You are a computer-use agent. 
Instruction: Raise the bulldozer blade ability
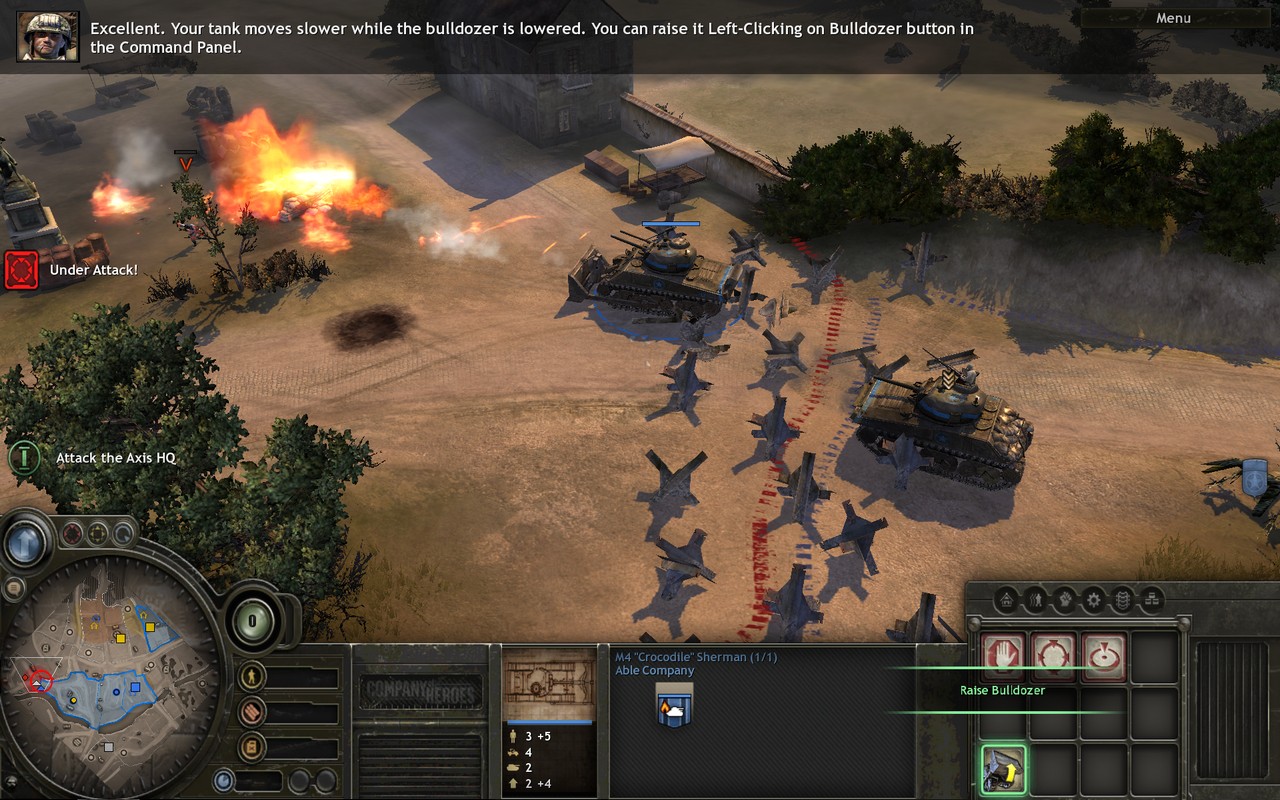click(1003, 770)
